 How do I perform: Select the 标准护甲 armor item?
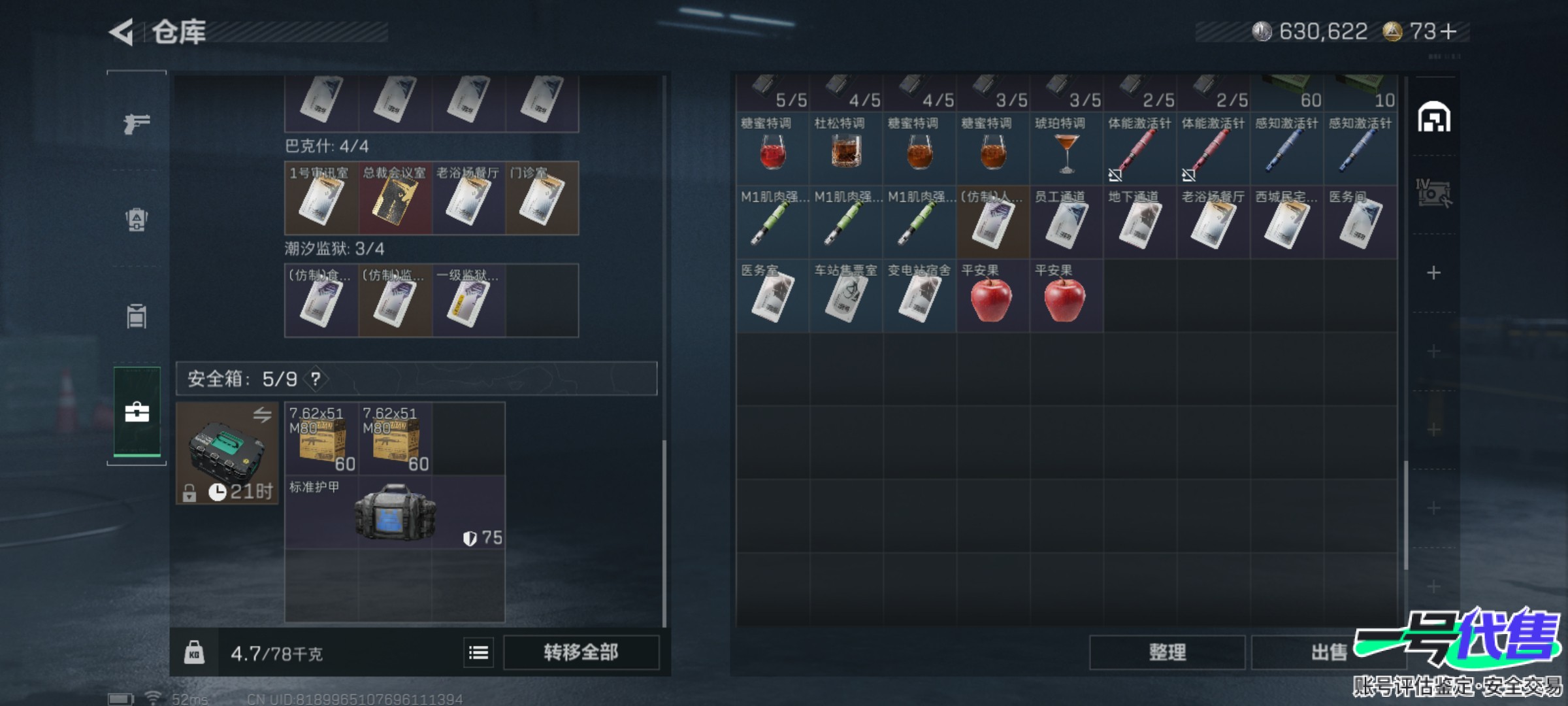pyautogui.click(x=395, y=512)
